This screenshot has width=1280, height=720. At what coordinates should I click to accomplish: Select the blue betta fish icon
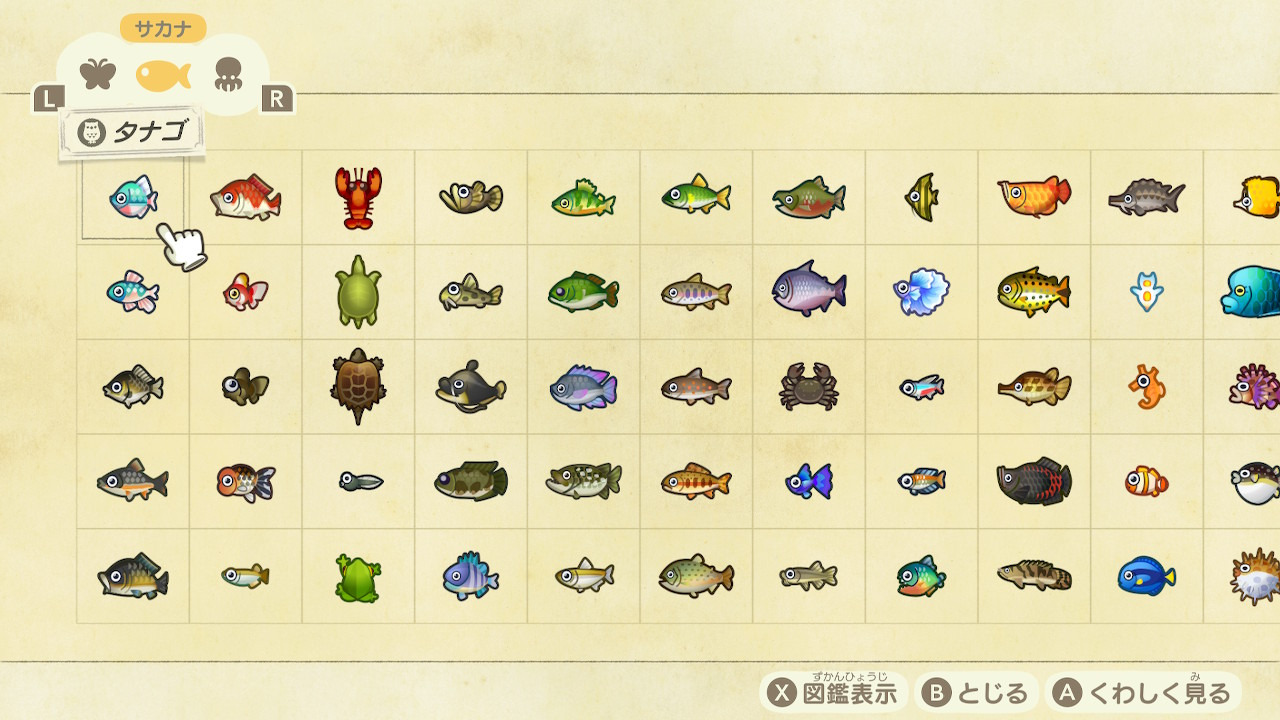919,292
